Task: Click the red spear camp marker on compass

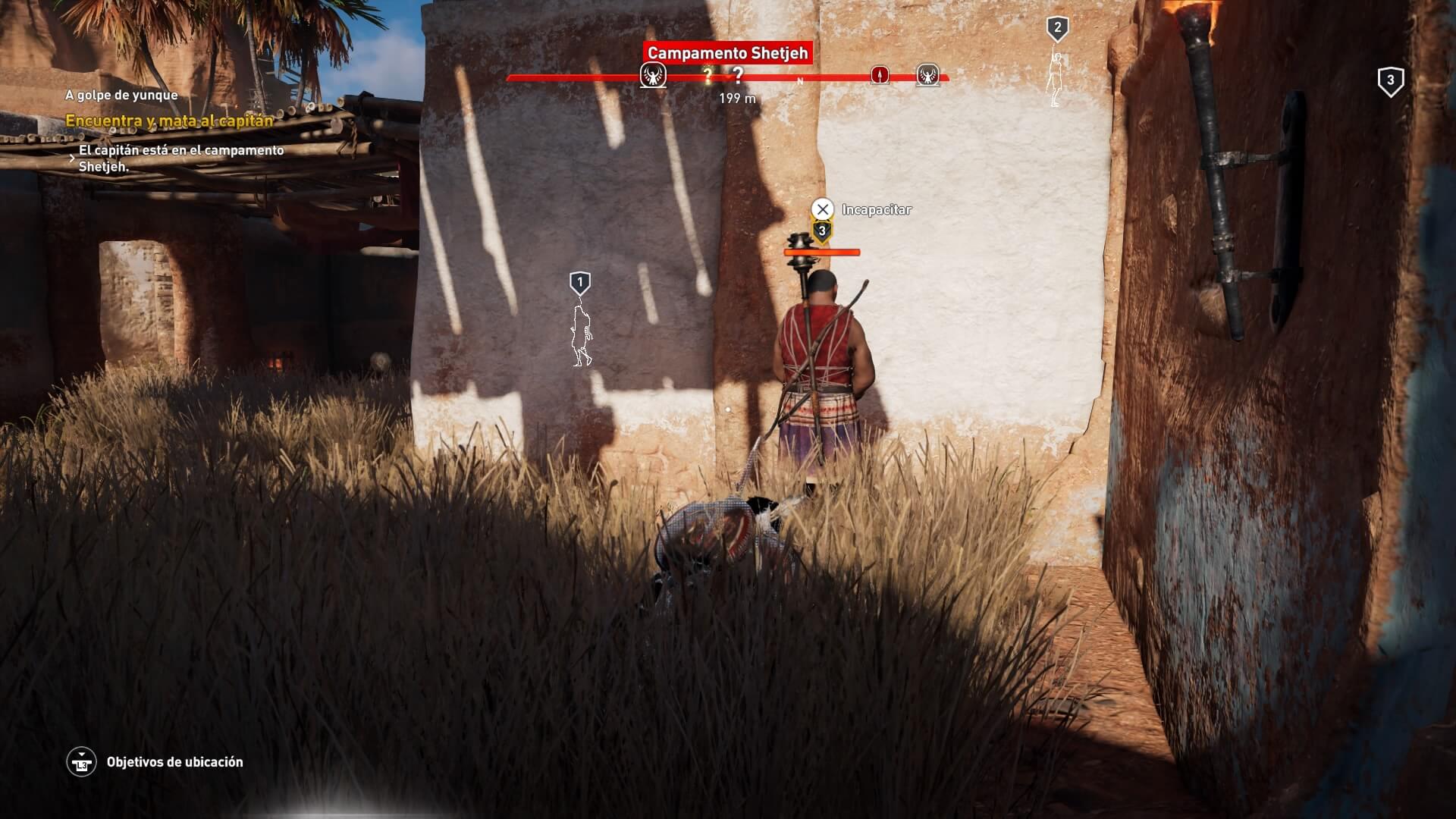Action: coord(880,75)
